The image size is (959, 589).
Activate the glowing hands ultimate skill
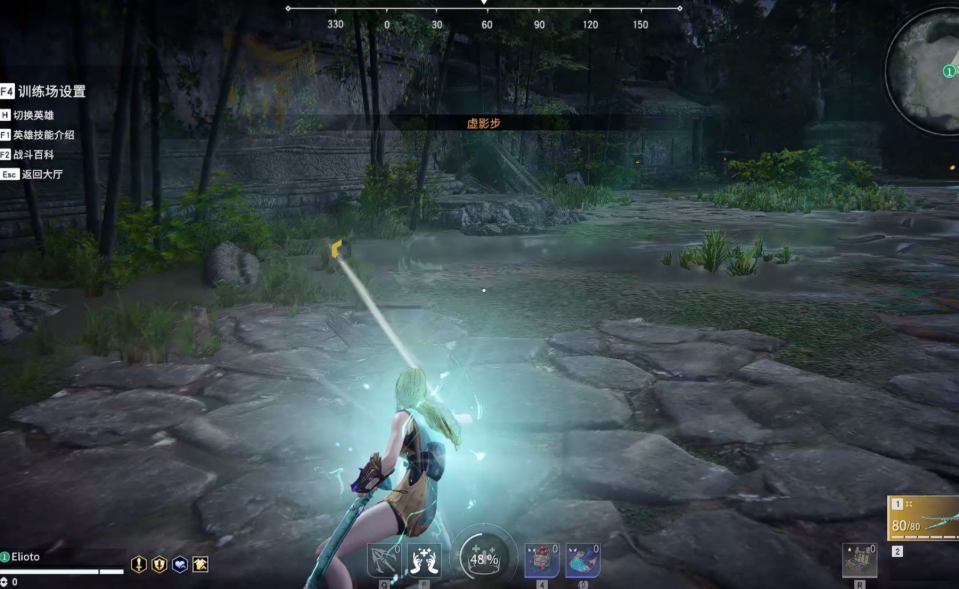[x=424, y=561]
